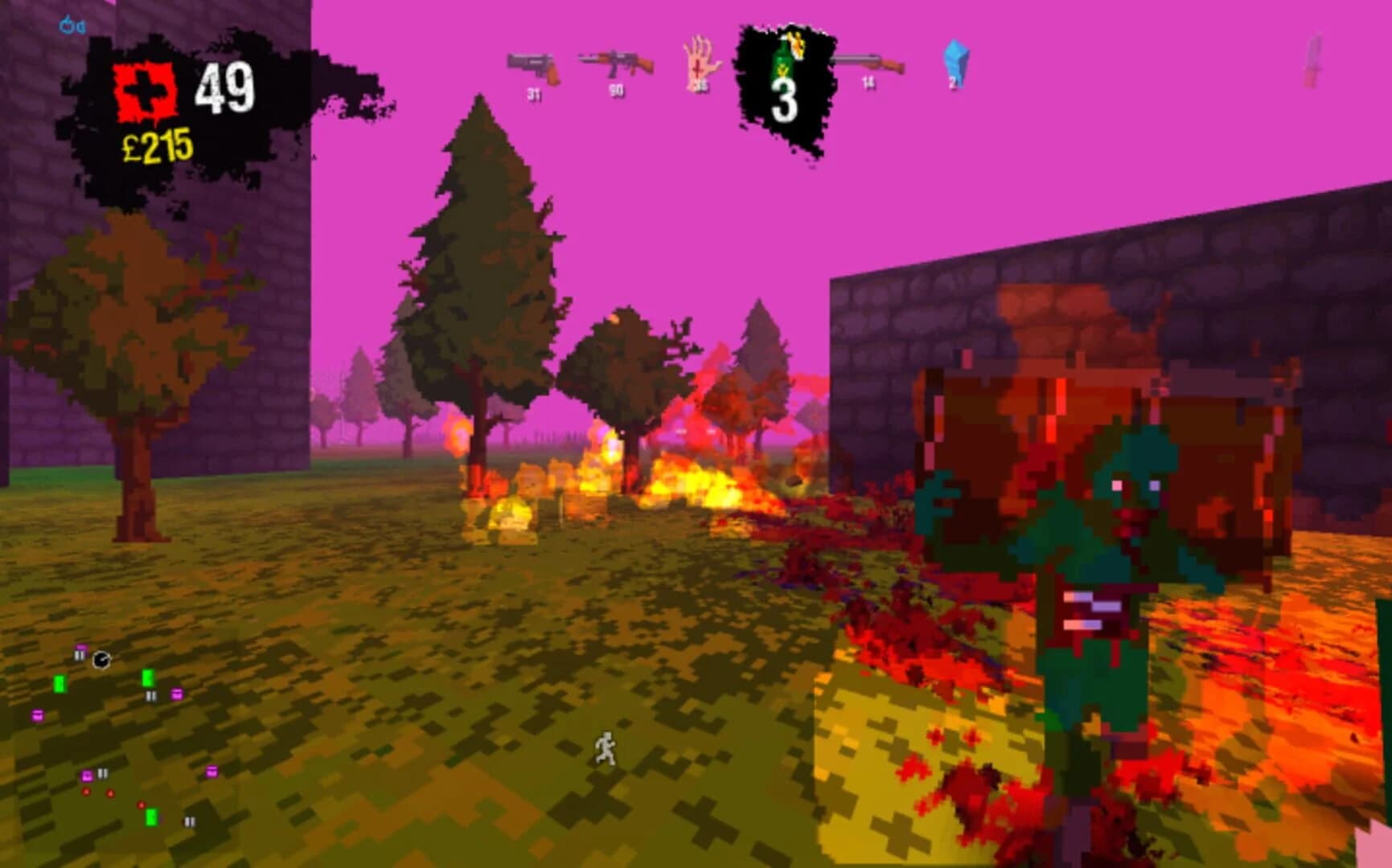The image size is (1392, 868).
Task: Select the healing hand item
Action: tap(700, 63)
